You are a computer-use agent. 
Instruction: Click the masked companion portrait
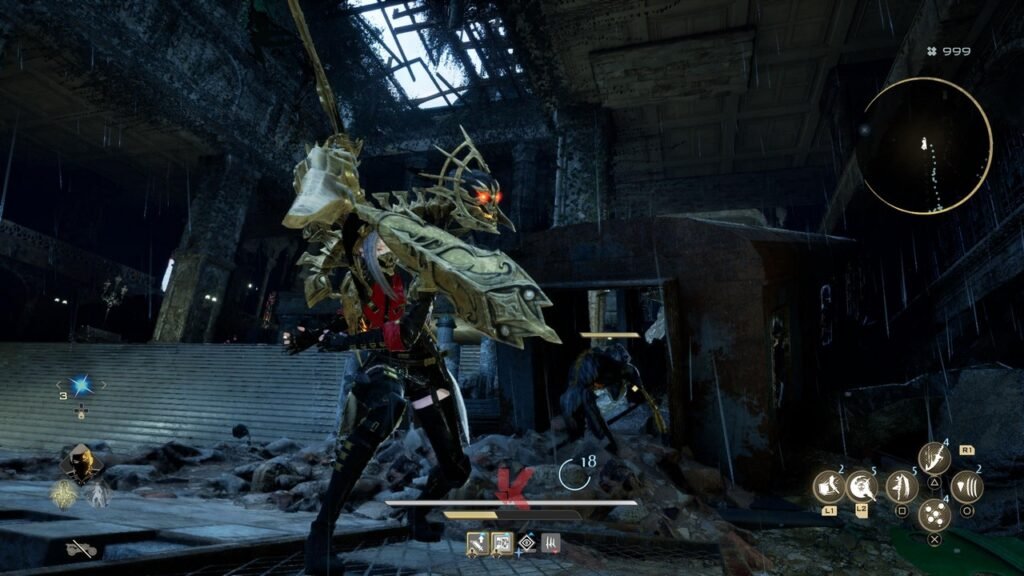point(80,461)
